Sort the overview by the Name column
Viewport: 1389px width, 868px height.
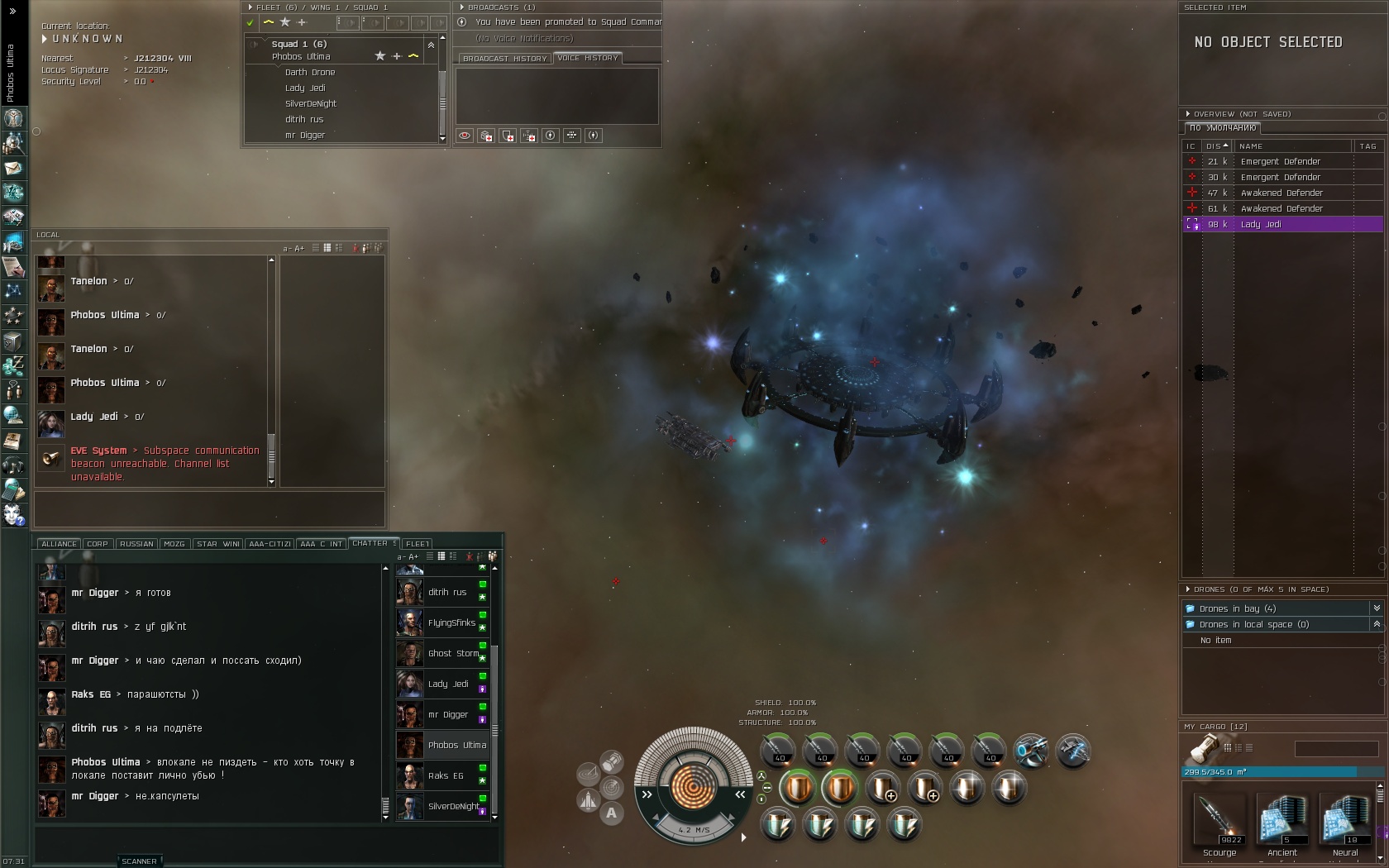[1292, 146]
